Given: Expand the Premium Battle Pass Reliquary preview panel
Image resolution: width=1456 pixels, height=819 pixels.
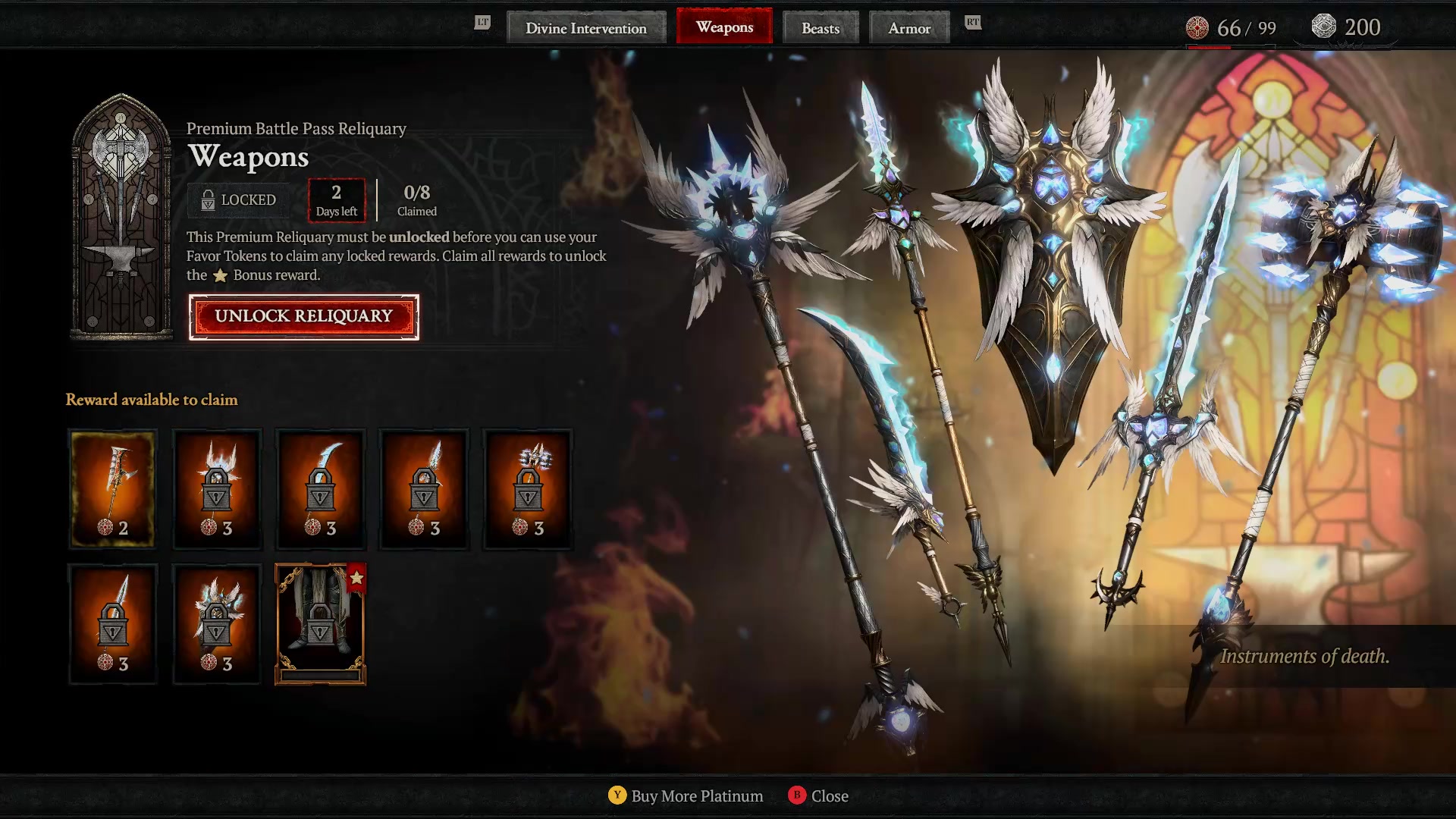Looking at the screenshot, I should [x=121, y=220].
